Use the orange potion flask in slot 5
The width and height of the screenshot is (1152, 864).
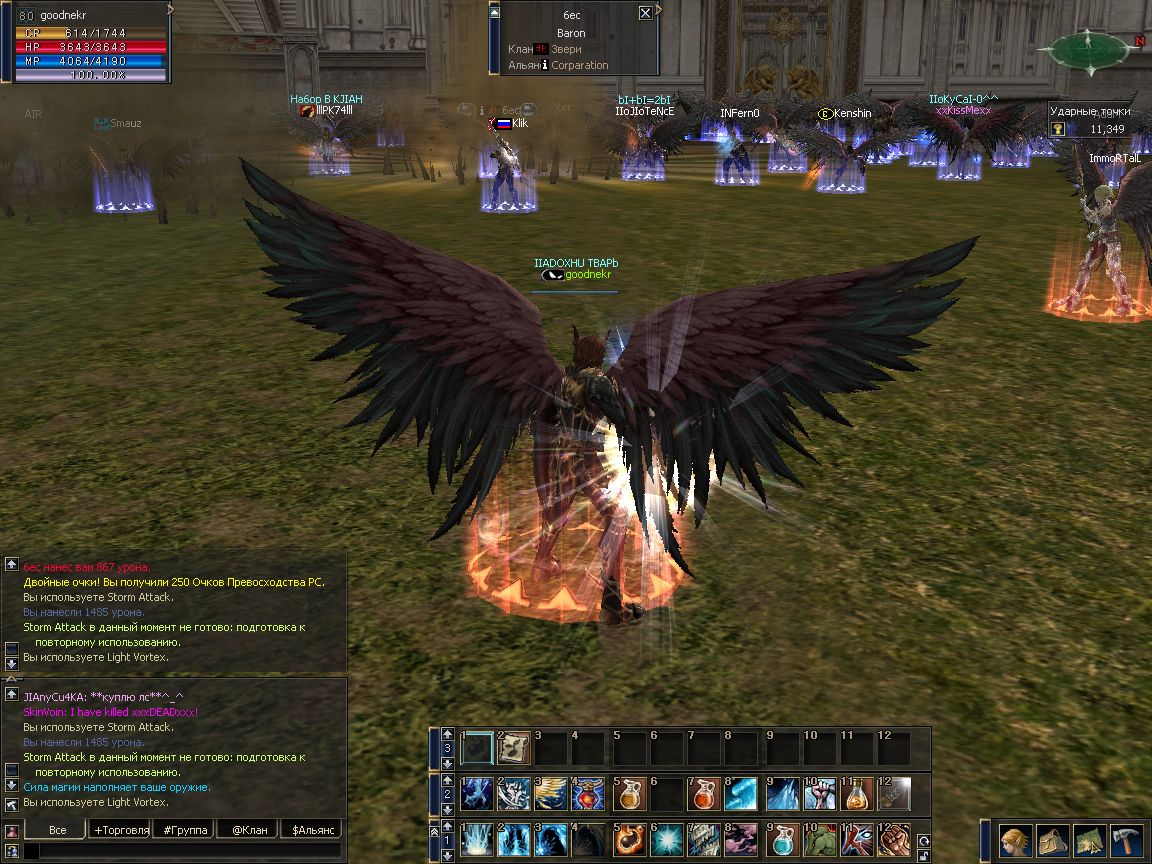tap(629, 795)
